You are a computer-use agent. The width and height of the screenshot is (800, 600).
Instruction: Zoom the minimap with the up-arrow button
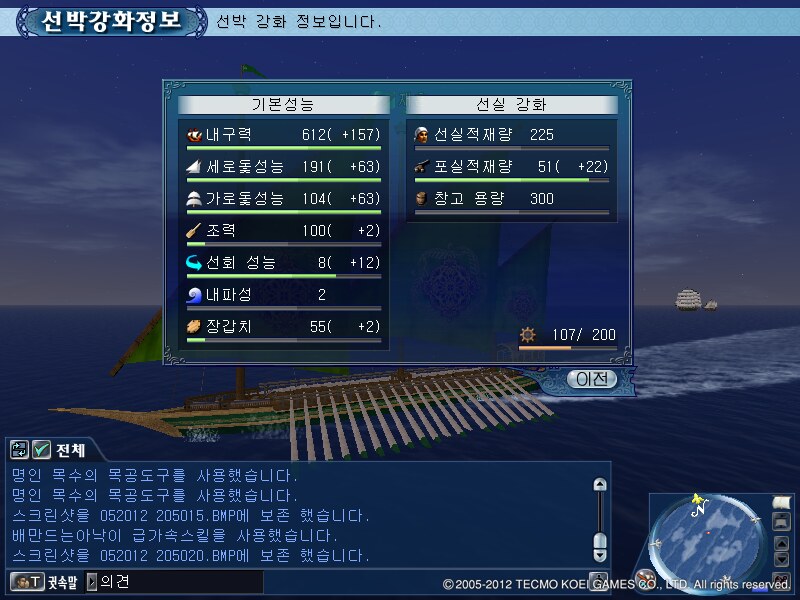tap(783, 541)
